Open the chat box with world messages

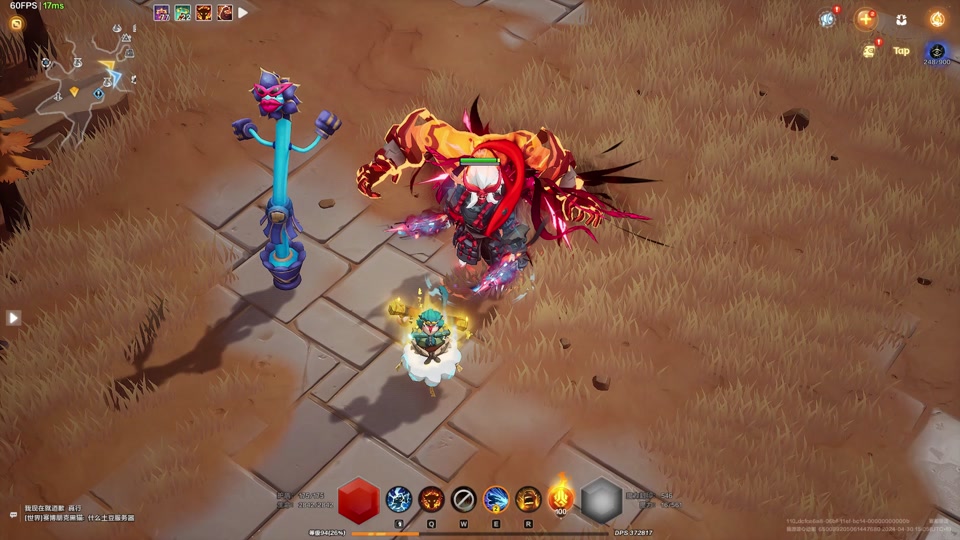75,513
